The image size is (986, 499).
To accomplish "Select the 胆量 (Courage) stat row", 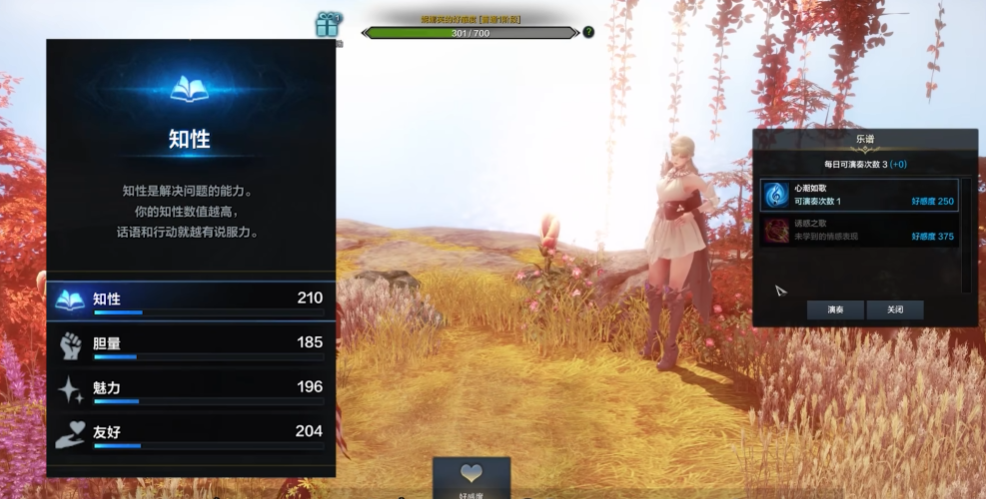I will click(190, 344).
